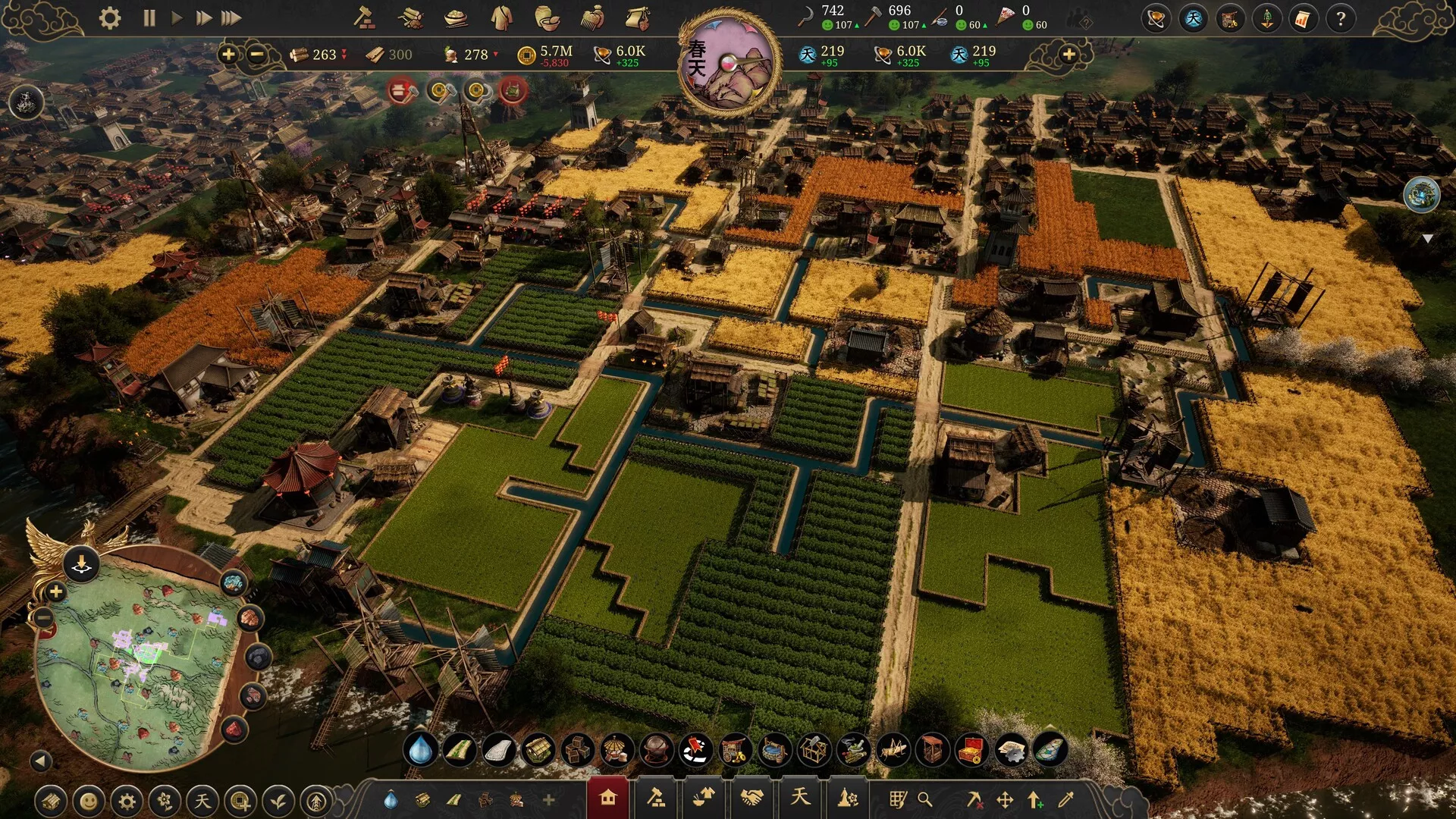Zoom in on the minimap
The image size is (1456, 819).
[x=55, y=591]
